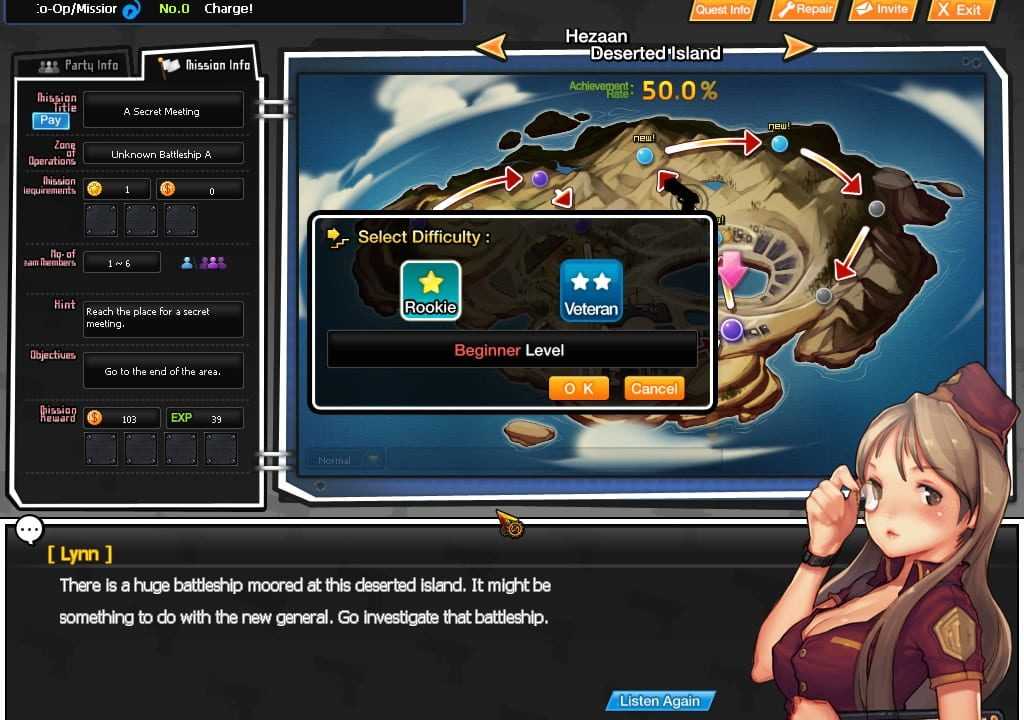This screenshot has height=720, width=1024.
Task: Open the Normal mode dropdown
Action: coord(373,460)
